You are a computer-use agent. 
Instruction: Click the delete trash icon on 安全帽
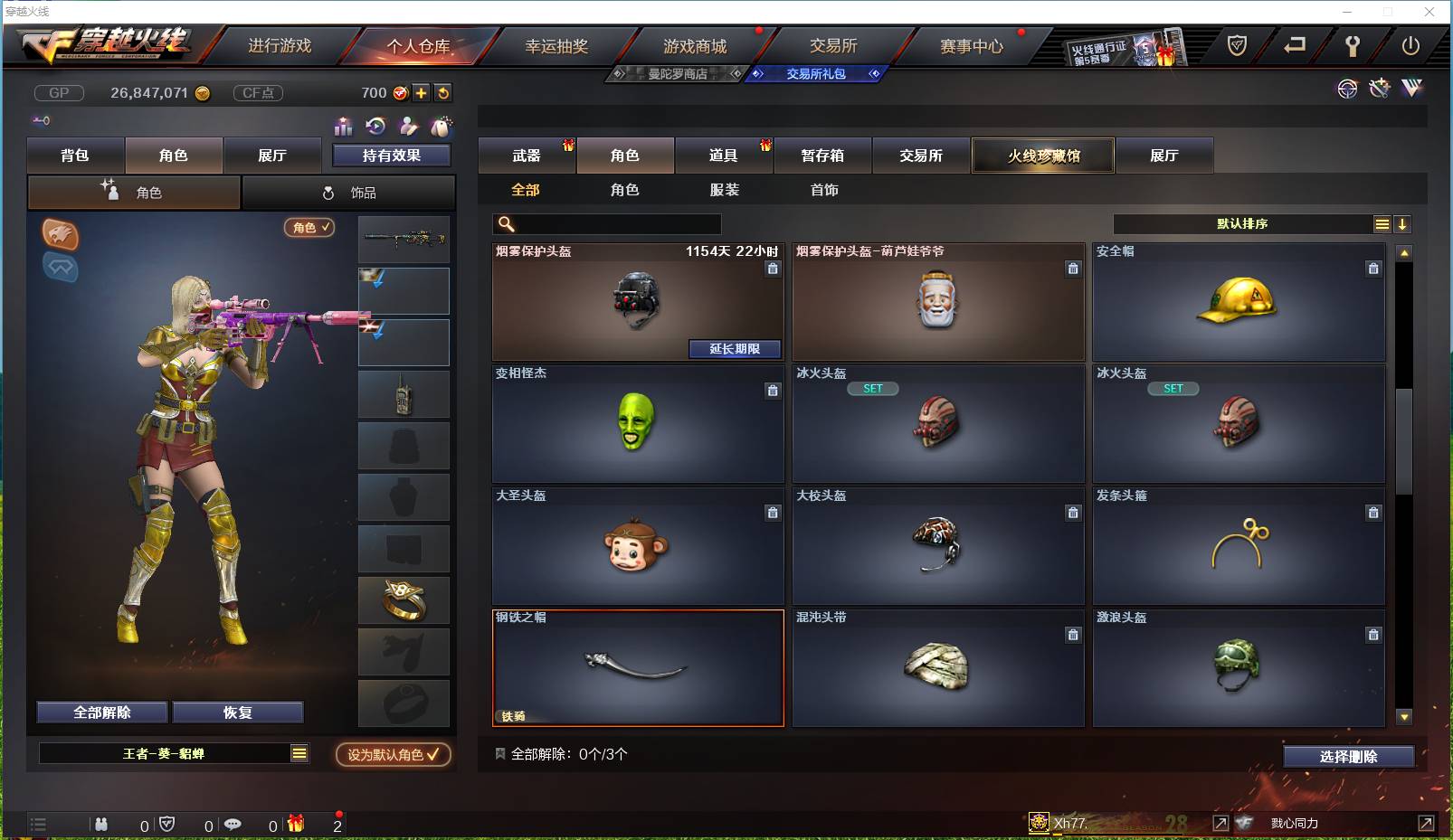click(1373, 269)
